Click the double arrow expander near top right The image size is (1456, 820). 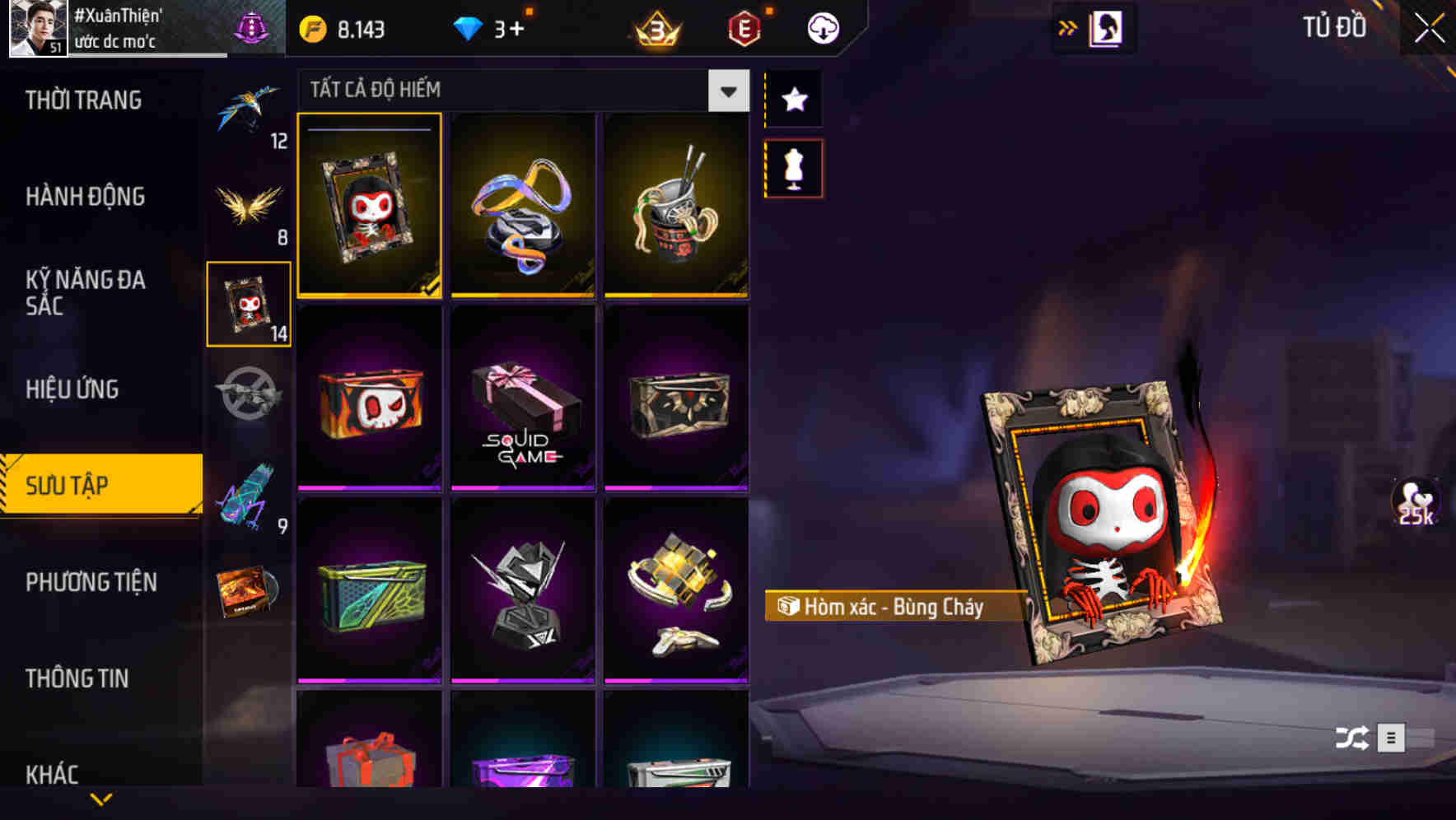click(x=1069, y=27)
